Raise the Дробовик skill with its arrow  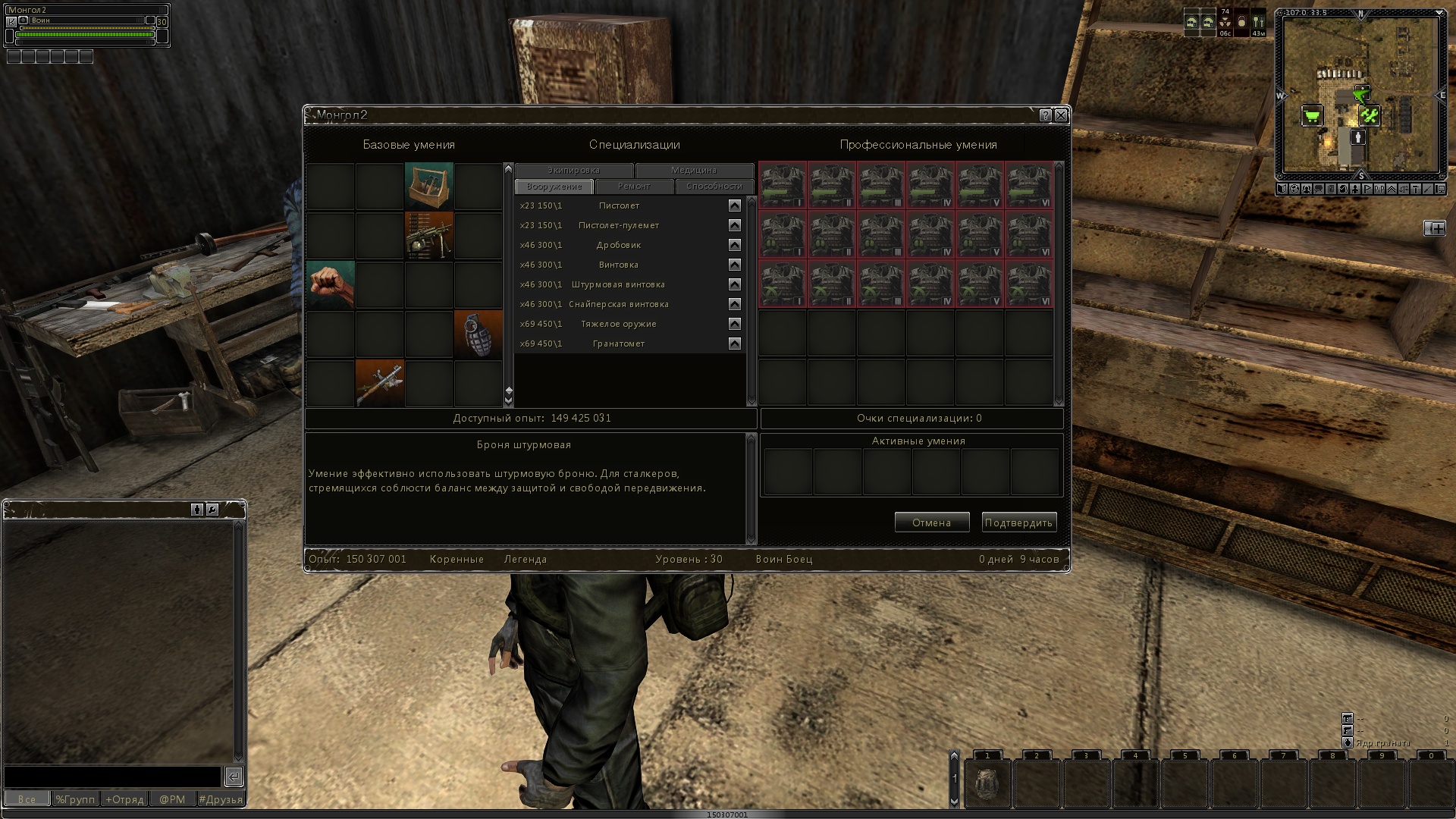click(734, 245)
